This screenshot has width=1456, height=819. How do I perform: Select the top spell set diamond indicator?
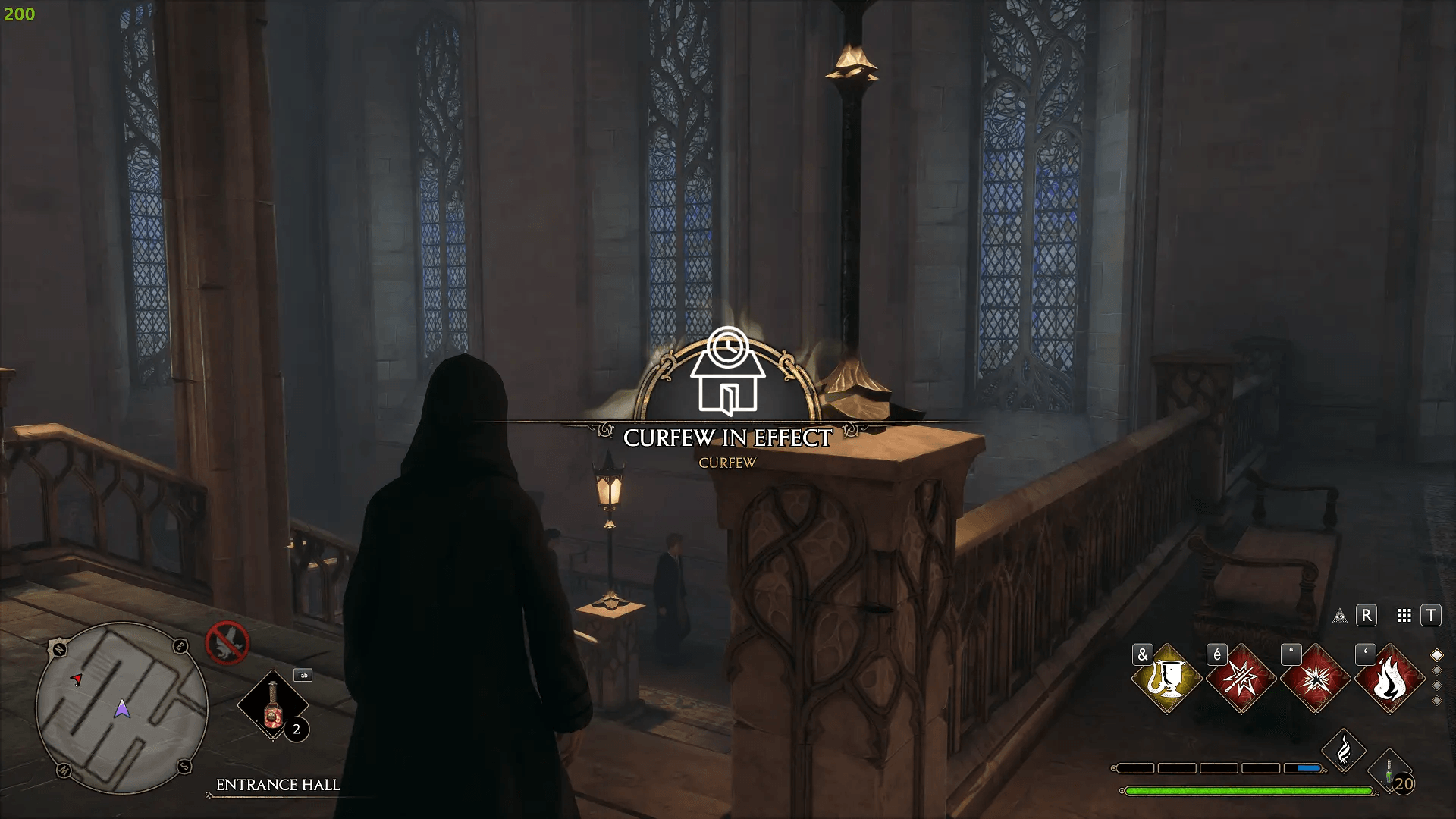pos(1436,654)
